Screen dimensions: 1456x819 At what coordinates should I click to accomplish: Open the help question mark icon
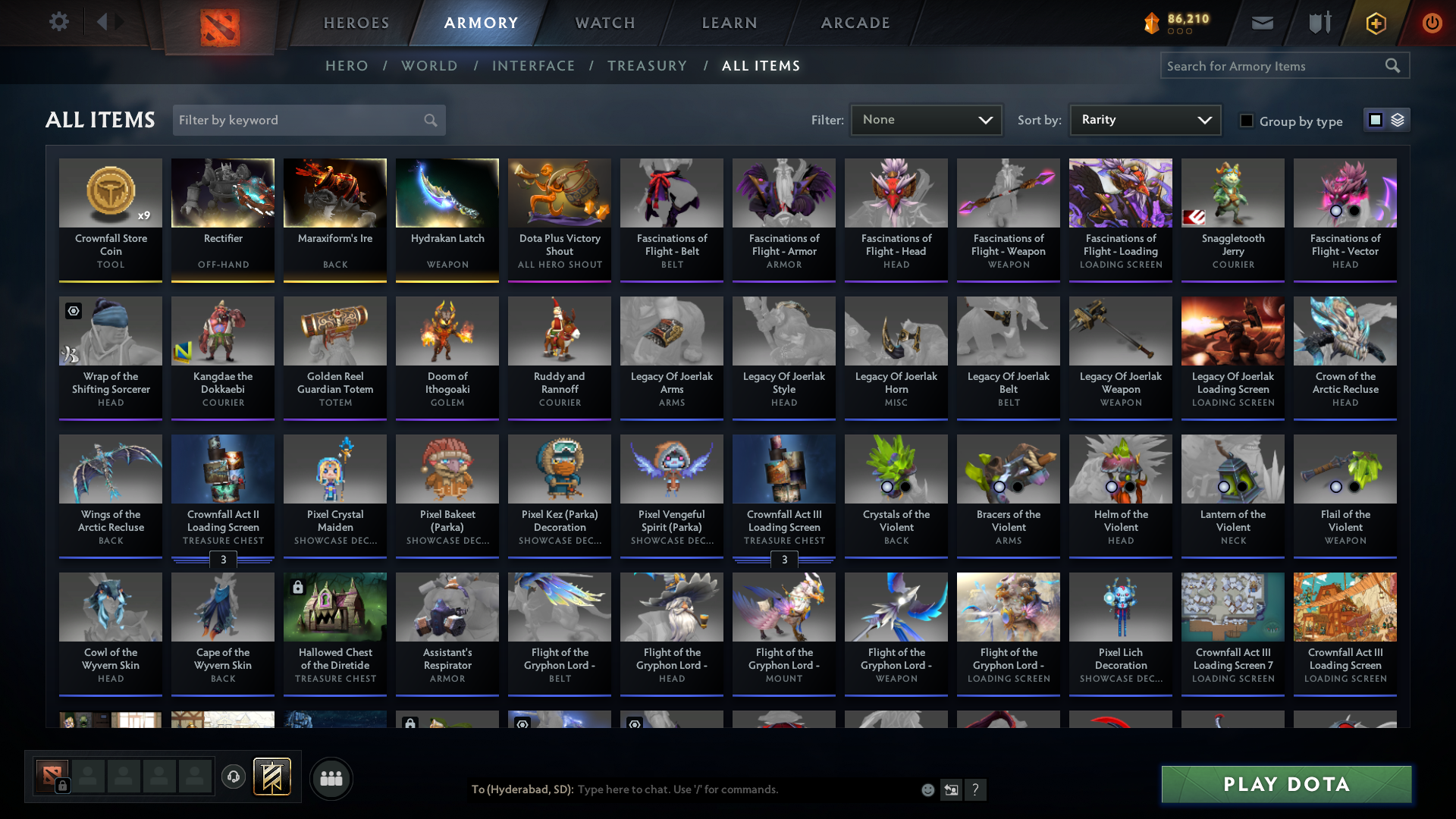coord(977,789)
